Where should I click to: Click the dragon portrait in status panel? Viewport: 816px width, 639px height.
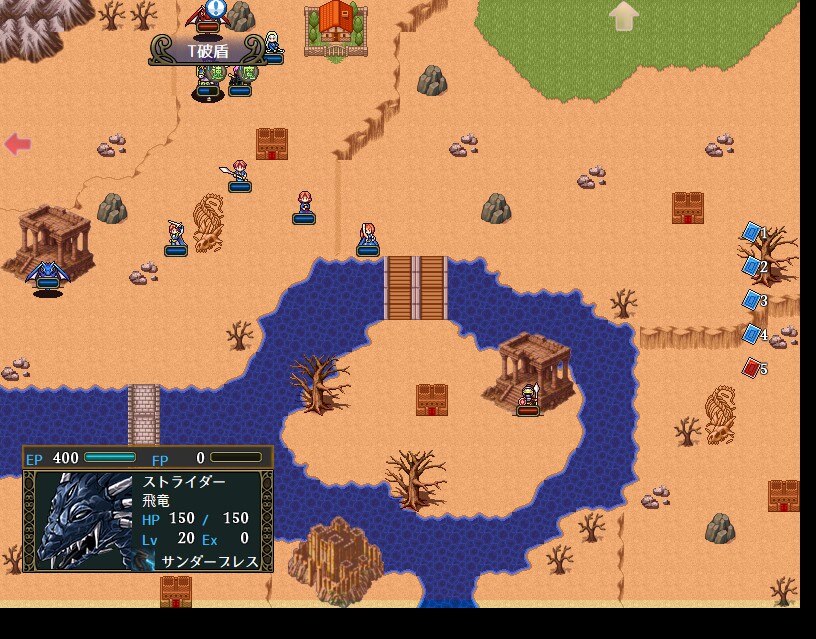(x=82, y=520)
